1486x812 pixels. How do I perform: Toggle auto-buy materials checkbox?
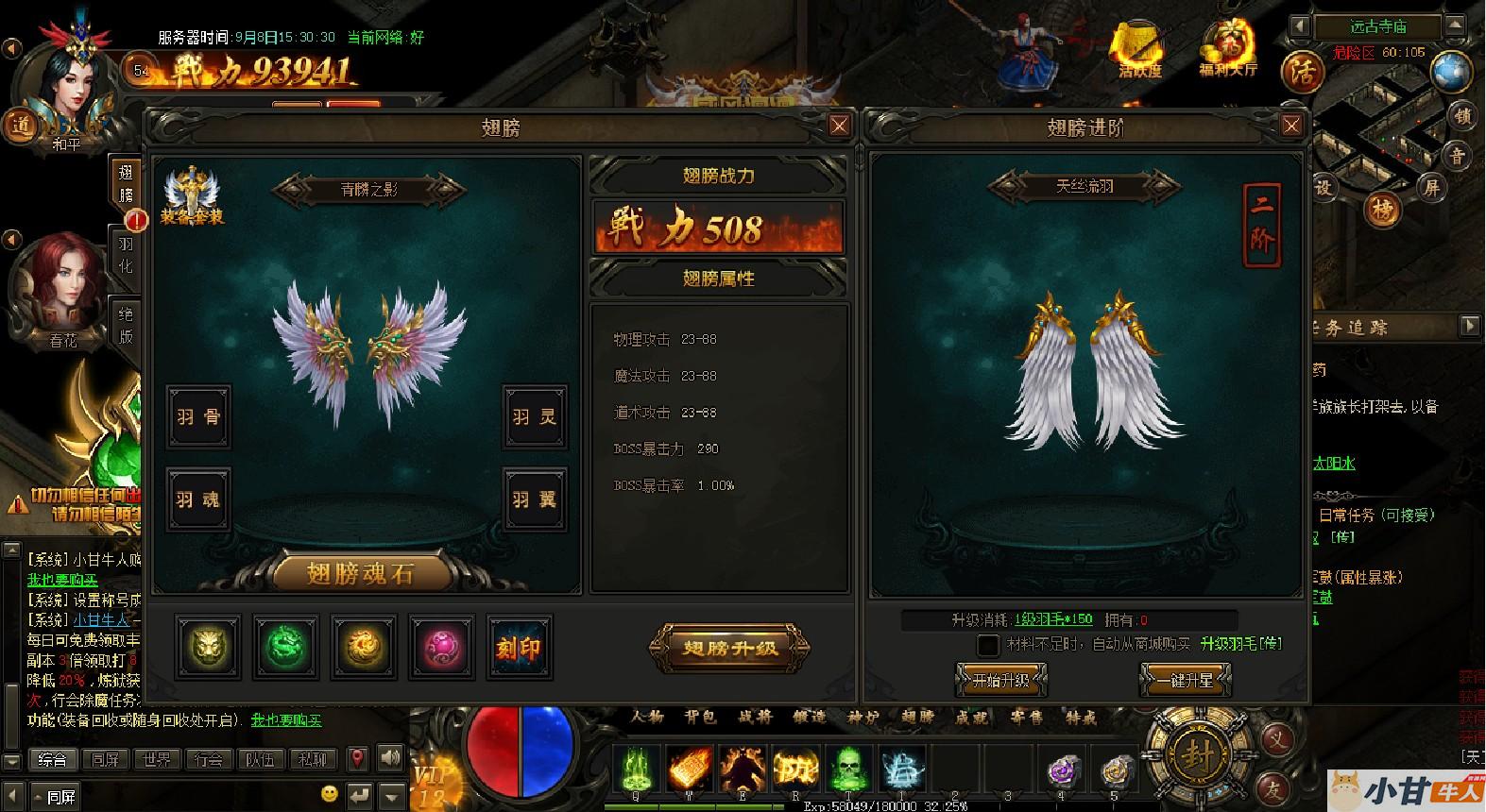click(987, 645)
